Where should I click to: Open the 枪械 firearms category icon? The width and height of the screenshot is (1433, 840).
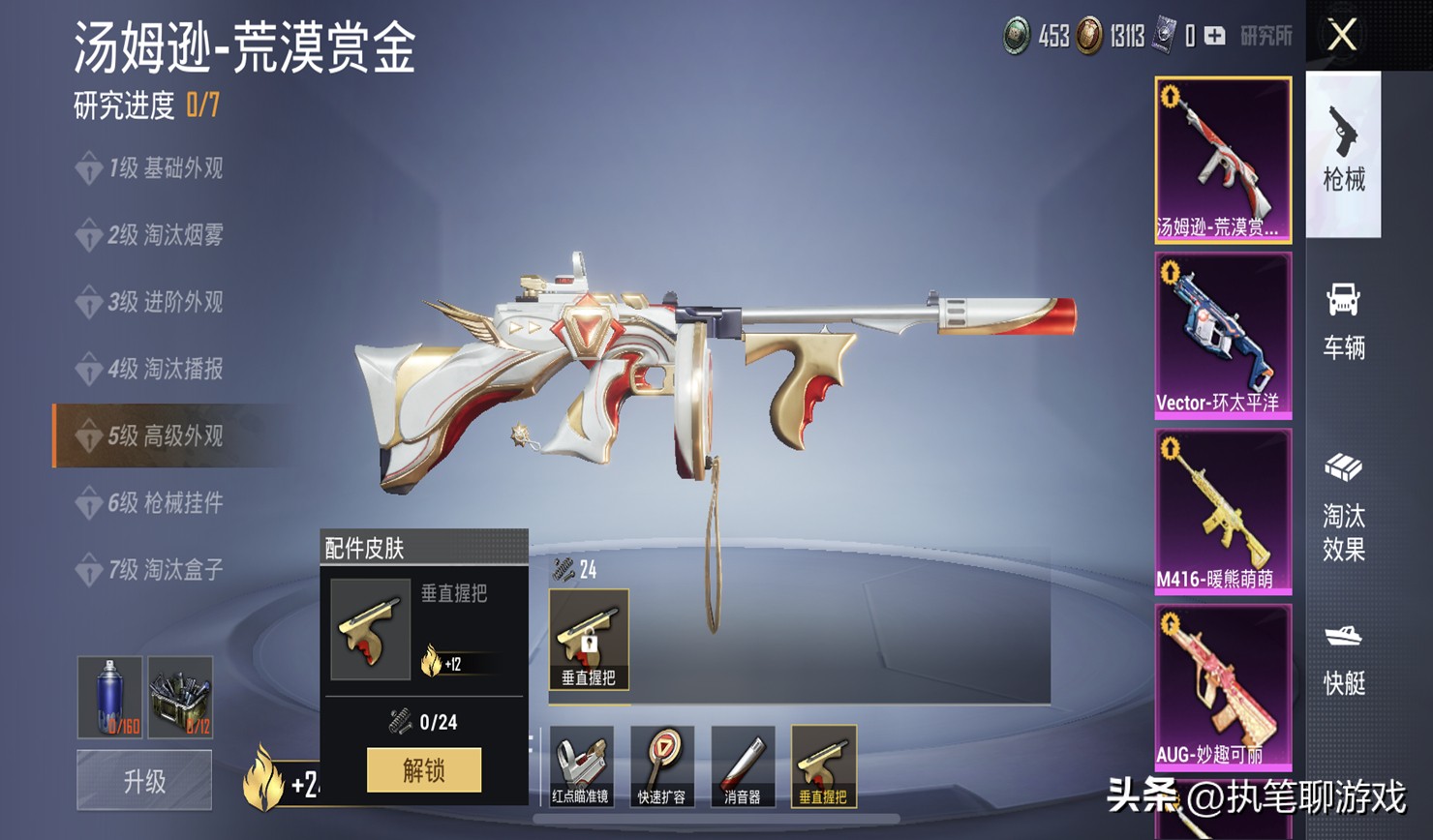click(1346, 155)
